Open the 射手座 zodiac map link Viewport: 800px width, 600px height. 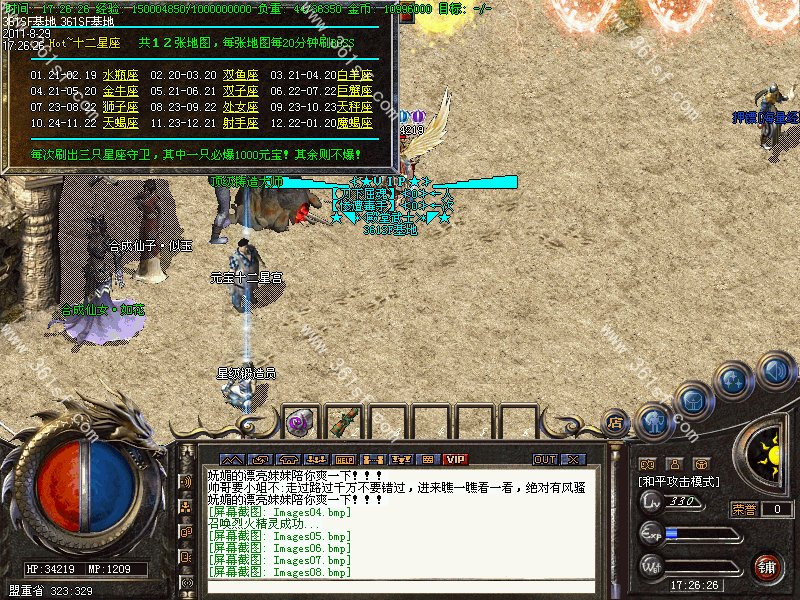240,123
